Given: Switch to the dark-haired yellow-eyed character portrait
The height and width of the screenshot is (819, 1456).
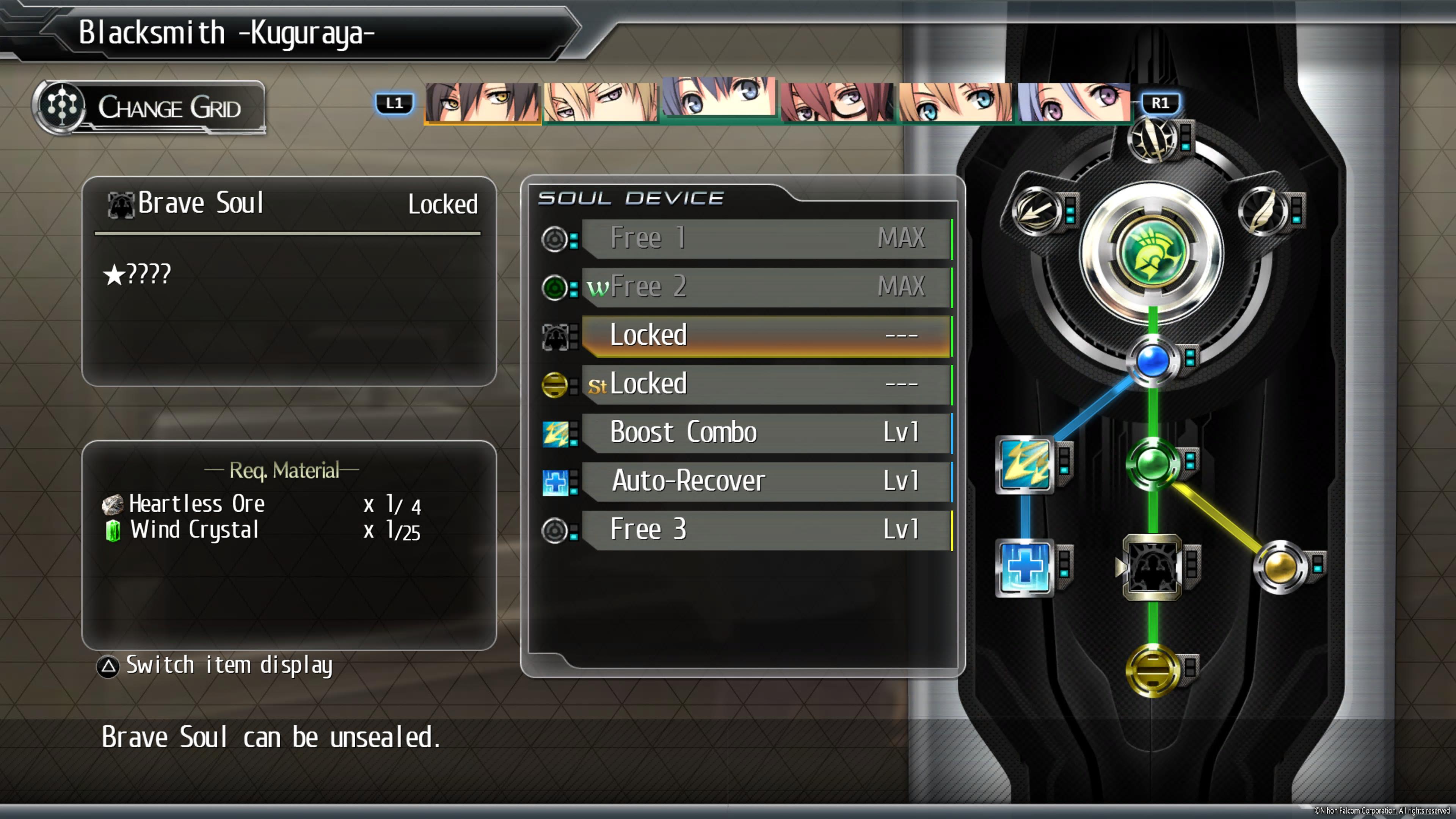Looking at the screenshot, I should 482,102.
